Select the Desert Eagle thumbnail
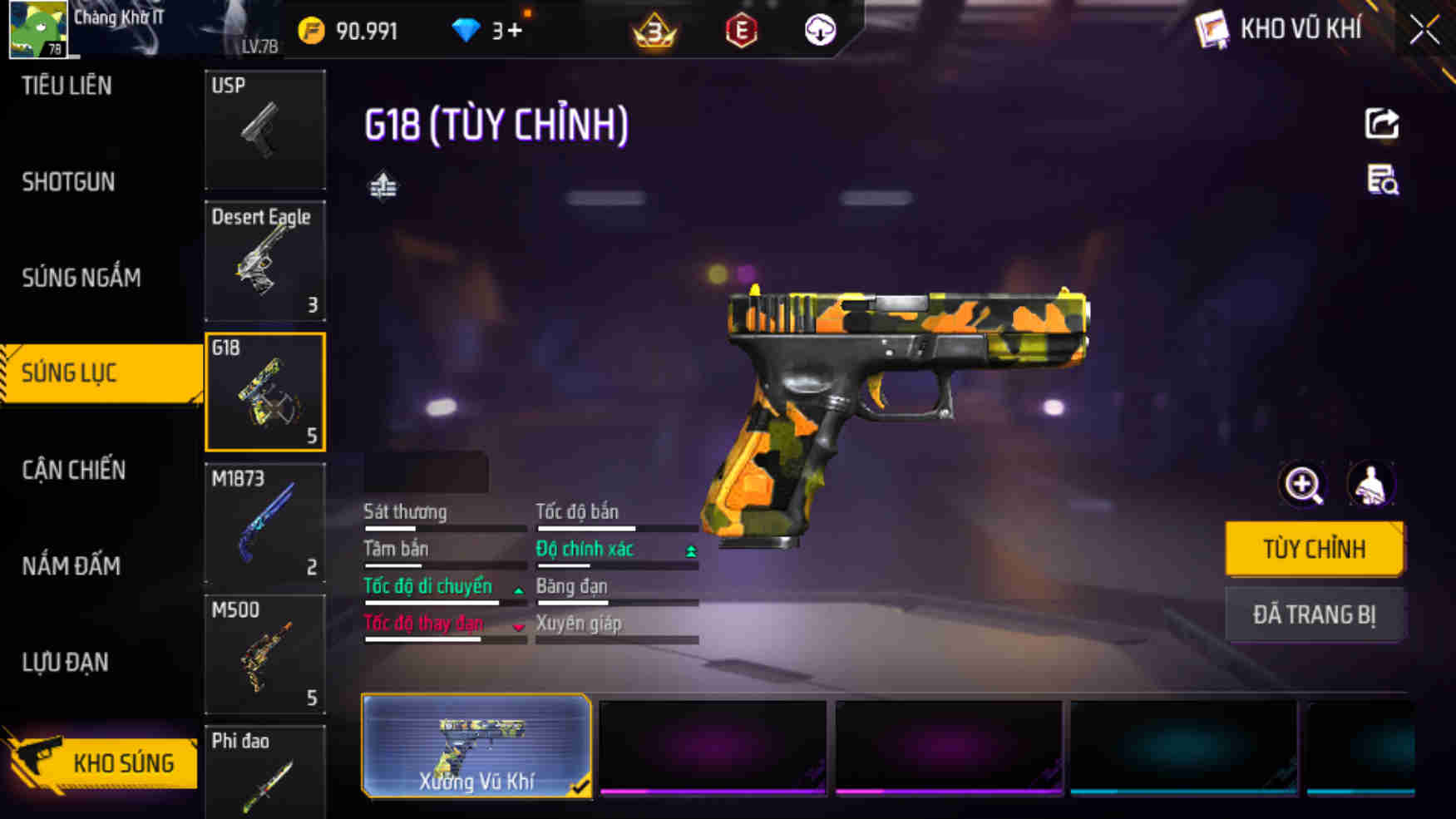Screen dimensions: 1456x819 pyautogui.click(x=264, y=260)
